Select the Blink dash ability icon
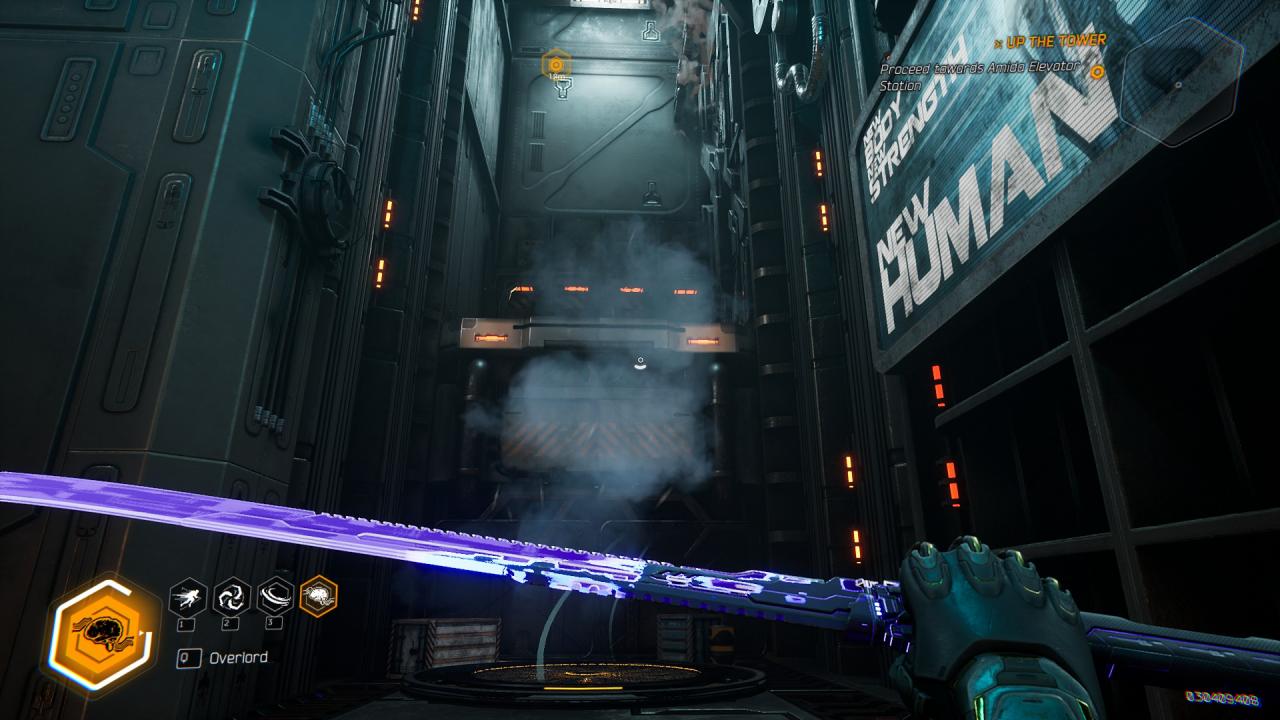 click(x=188, y=597)
